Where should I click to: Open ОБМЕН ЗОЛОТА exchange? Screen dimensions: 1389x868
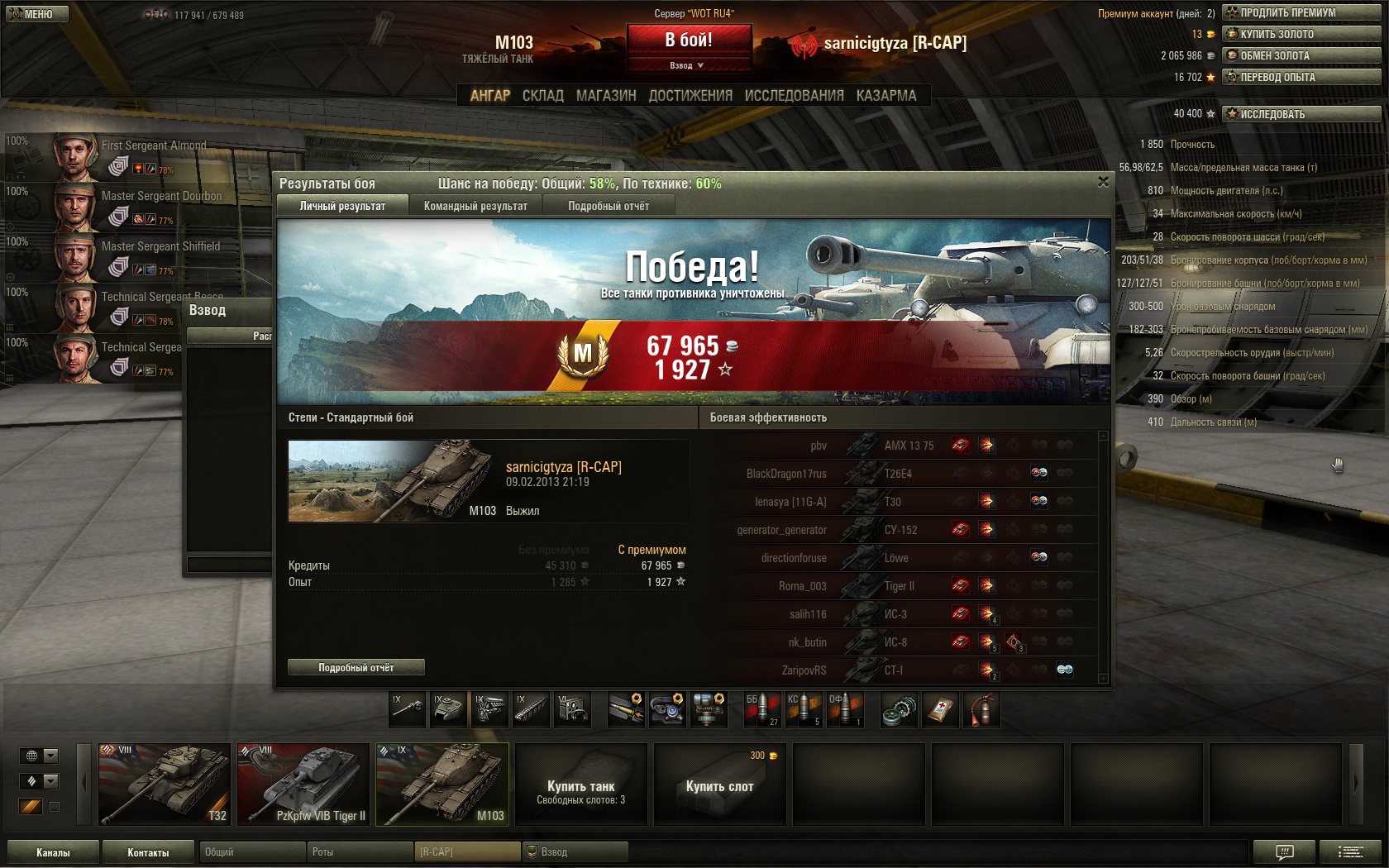pyautogui.click(x=1301, y=55)
